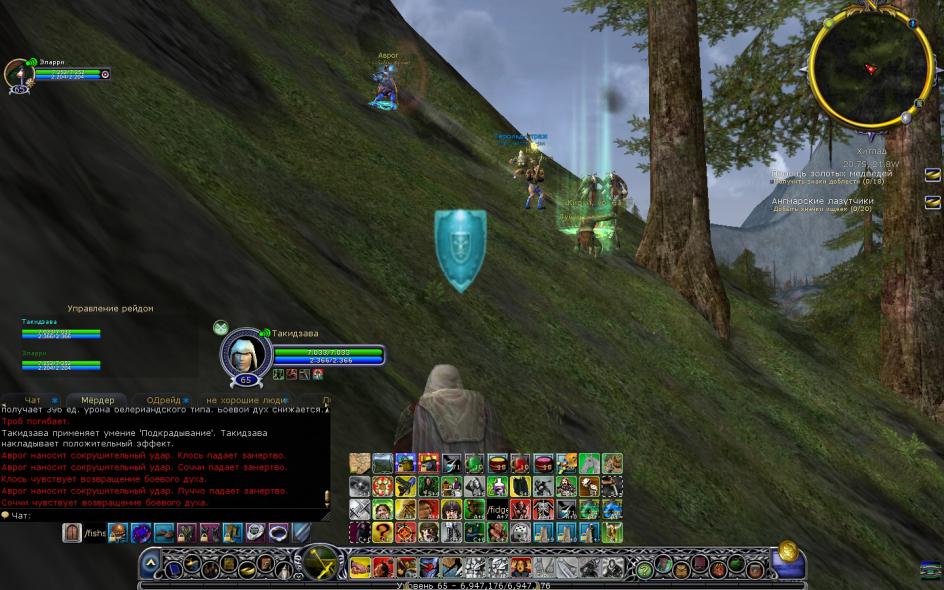Open the 'ОДрейд' chat tab
Image resolution: width=944 pixels, height=590 pixels.
pos(163,400)
